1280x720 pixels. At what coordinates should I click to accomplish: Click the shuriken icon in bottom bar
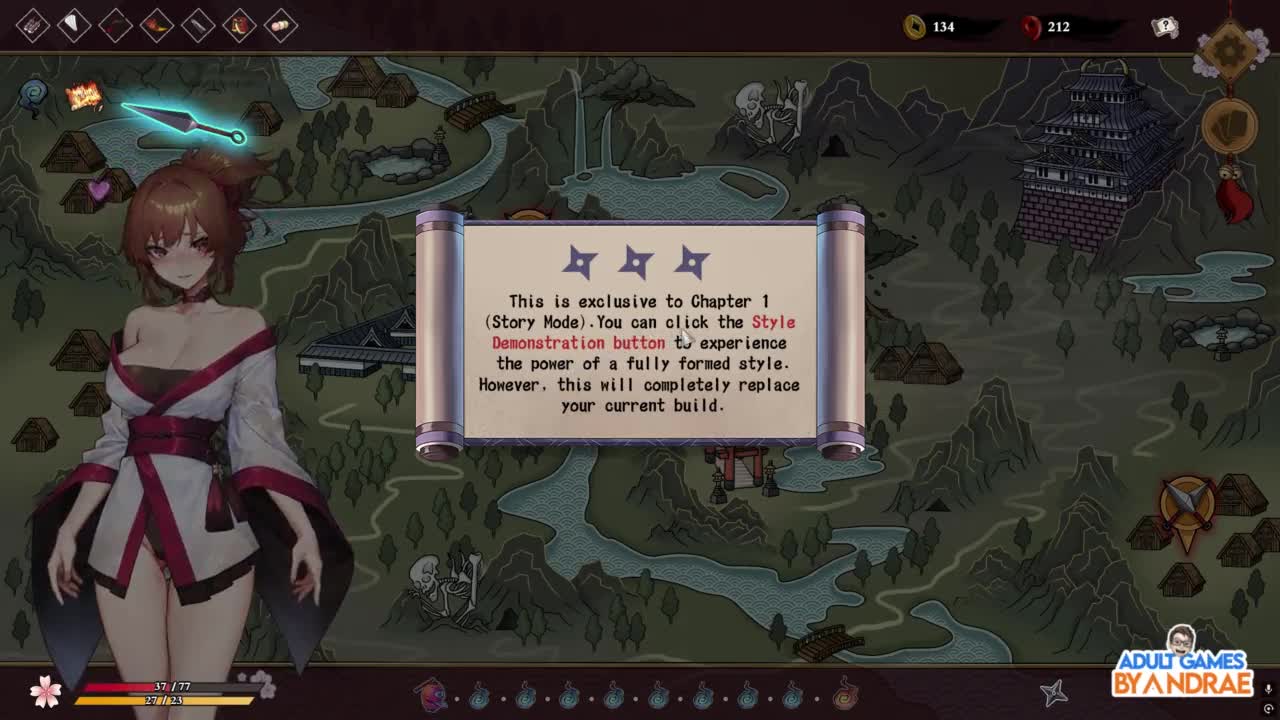[1054, 692]
